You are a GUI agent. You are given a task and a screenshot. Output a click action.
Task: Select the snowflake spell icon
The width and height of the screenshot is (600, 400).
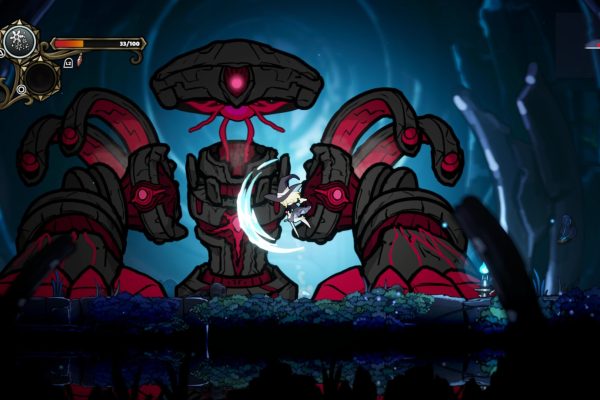[x=19, y=41]
